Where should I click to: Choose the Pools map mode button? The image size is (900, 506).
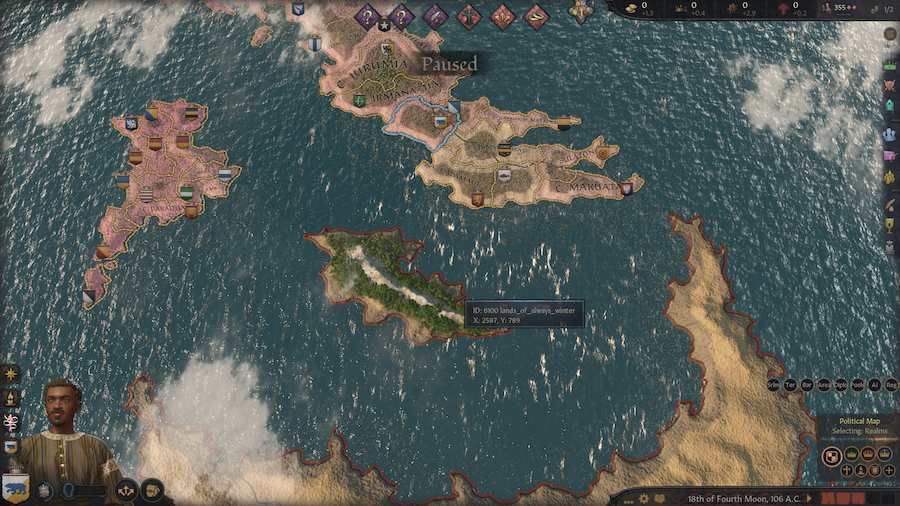[x=857, y=384]
